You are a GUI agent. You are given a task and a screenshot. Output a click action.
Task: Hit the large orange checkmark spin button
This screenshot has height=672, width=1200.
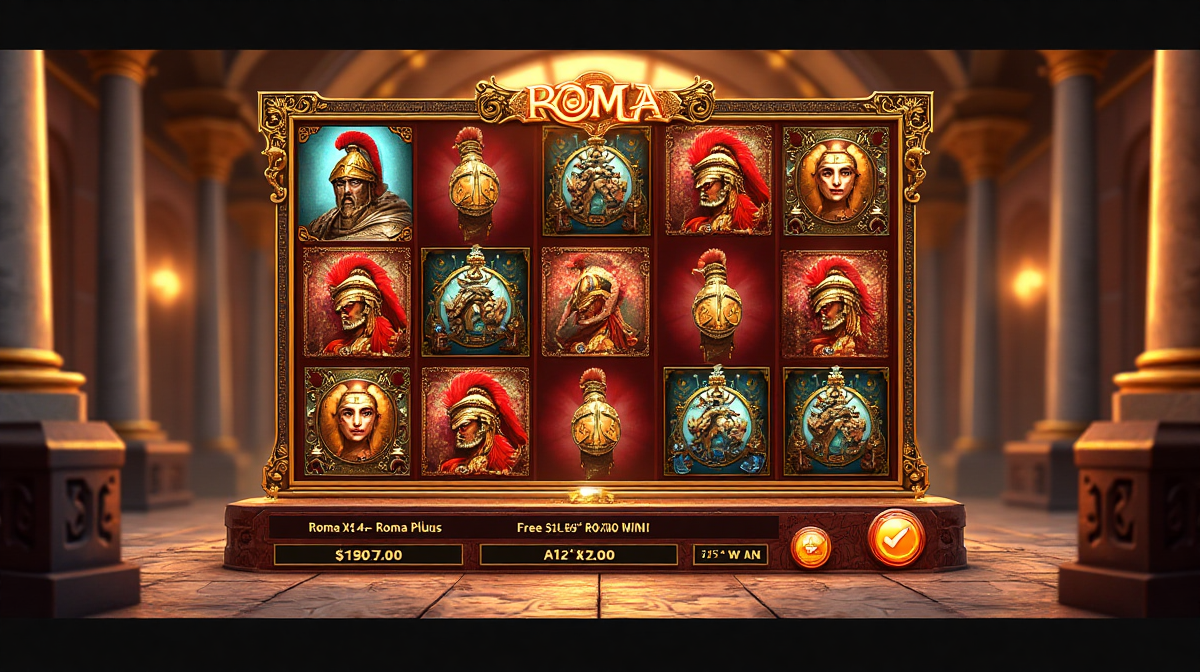coord(896,539)
